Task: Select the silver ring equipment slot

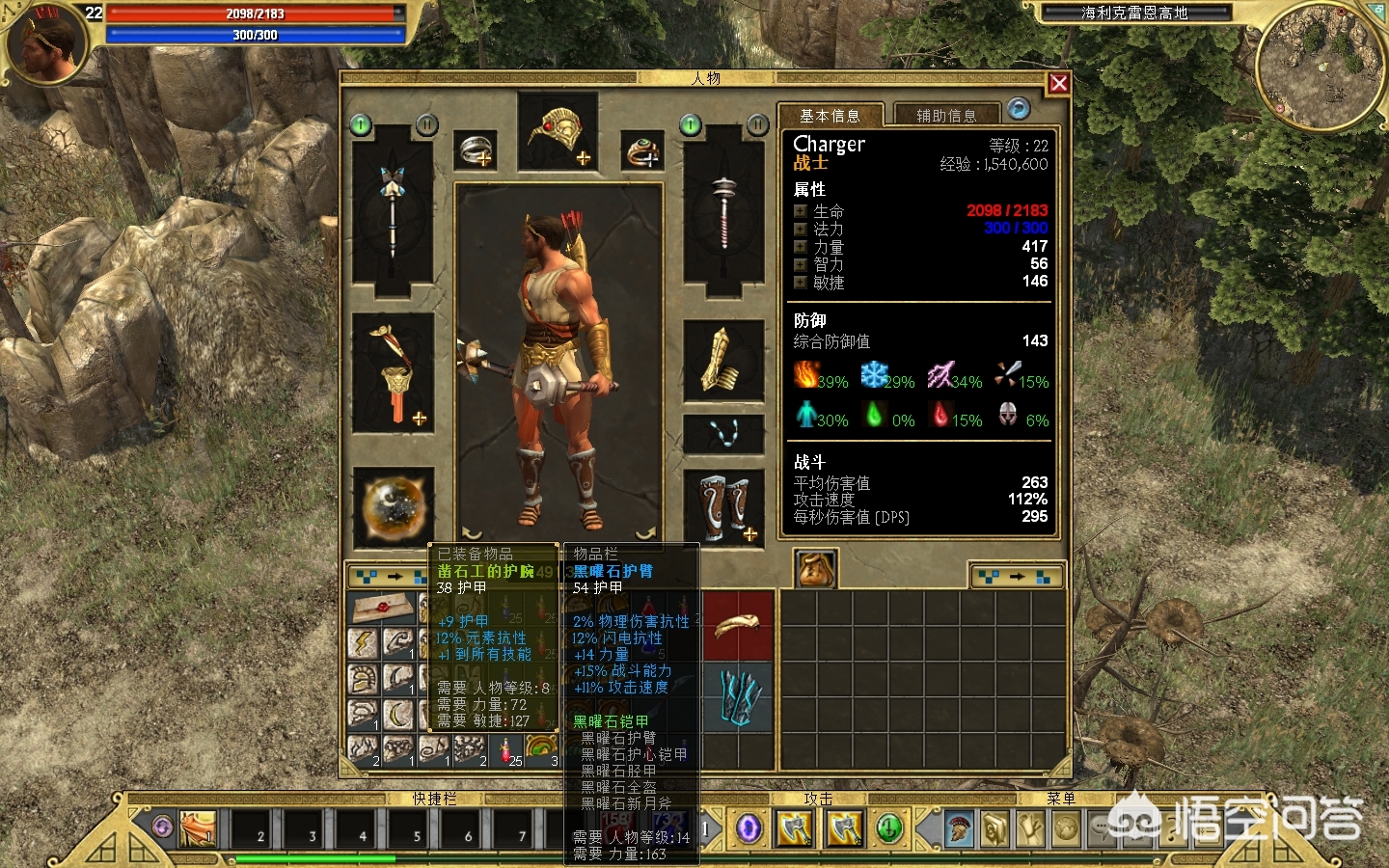Action: [x=475, y=150]
